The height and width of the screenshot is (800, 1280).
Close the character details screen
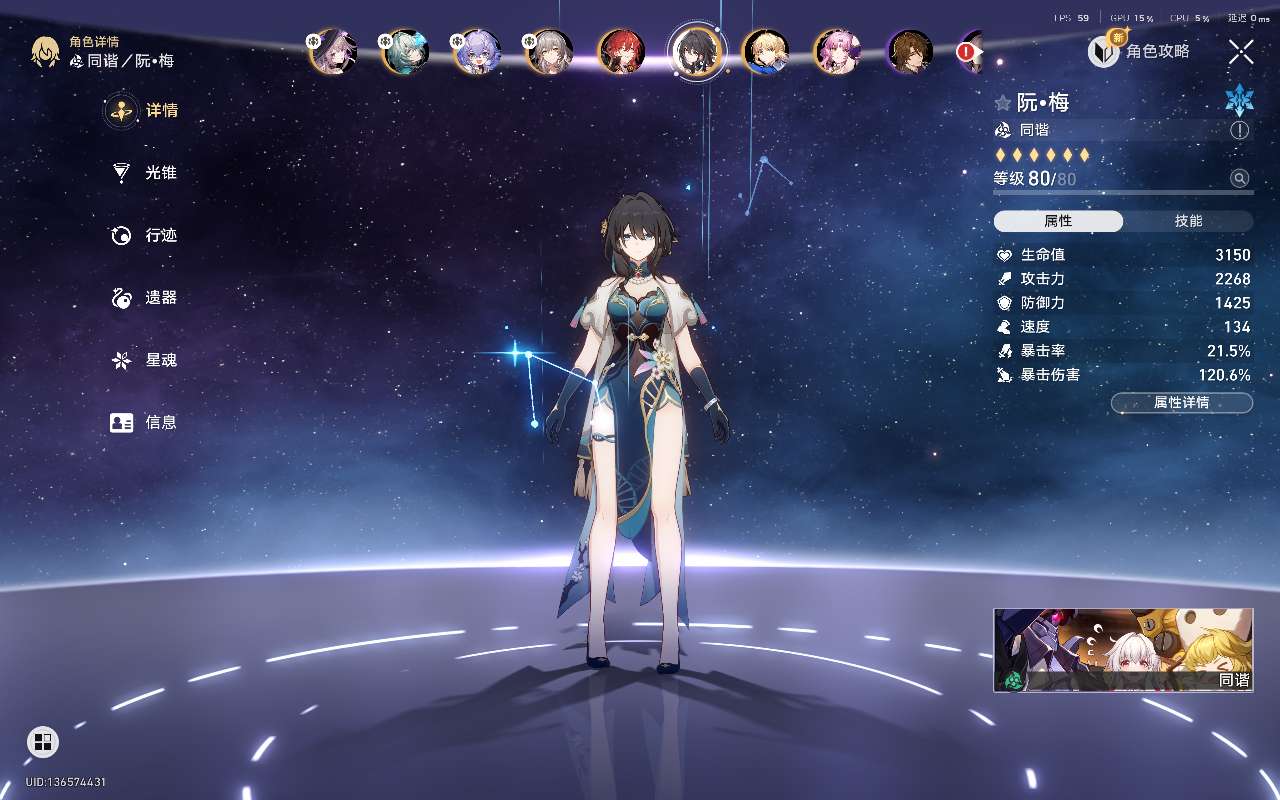(1241, 52)
